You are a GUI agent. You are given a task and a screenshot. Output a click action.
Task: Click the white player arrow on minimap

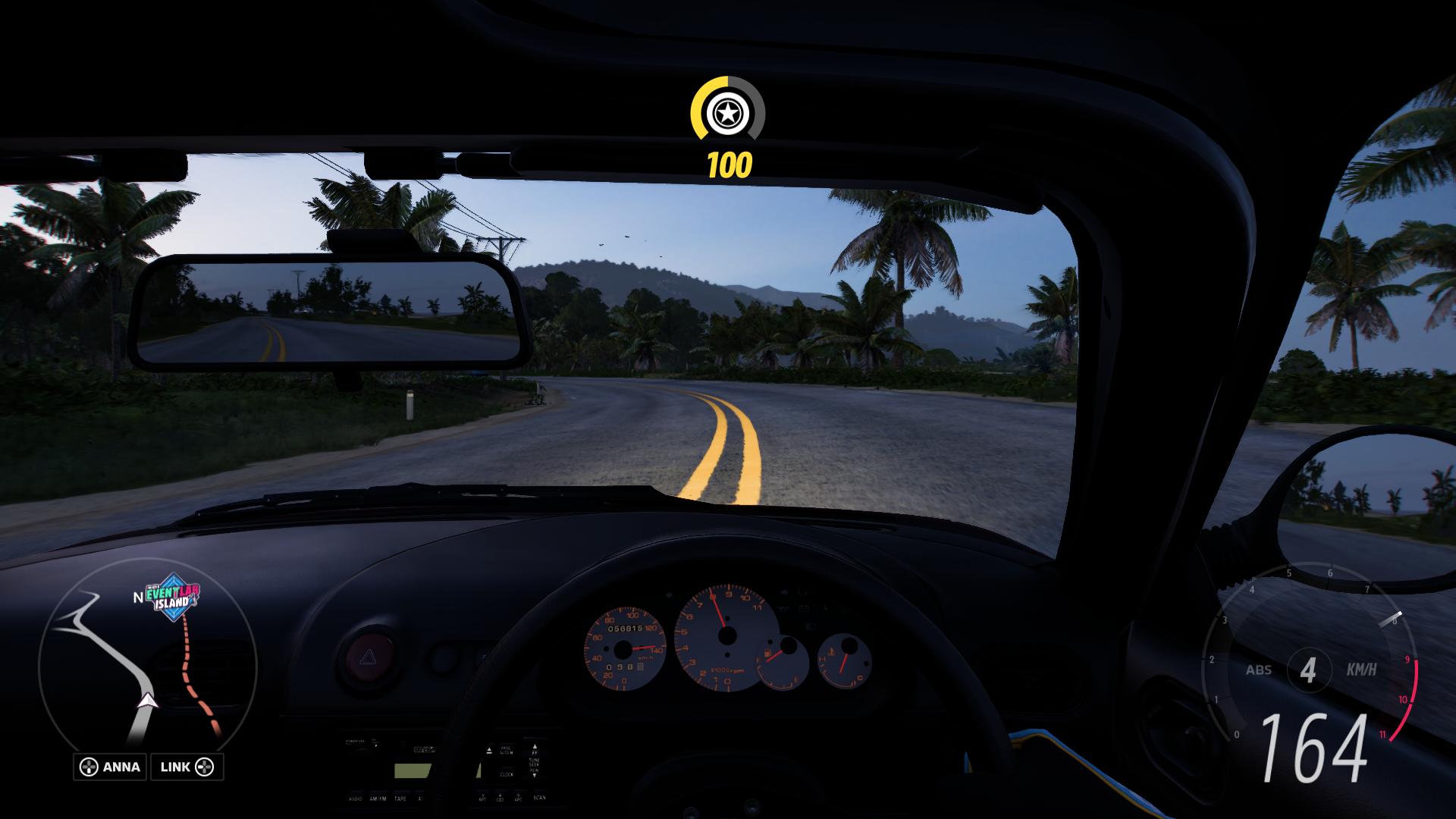146,700
